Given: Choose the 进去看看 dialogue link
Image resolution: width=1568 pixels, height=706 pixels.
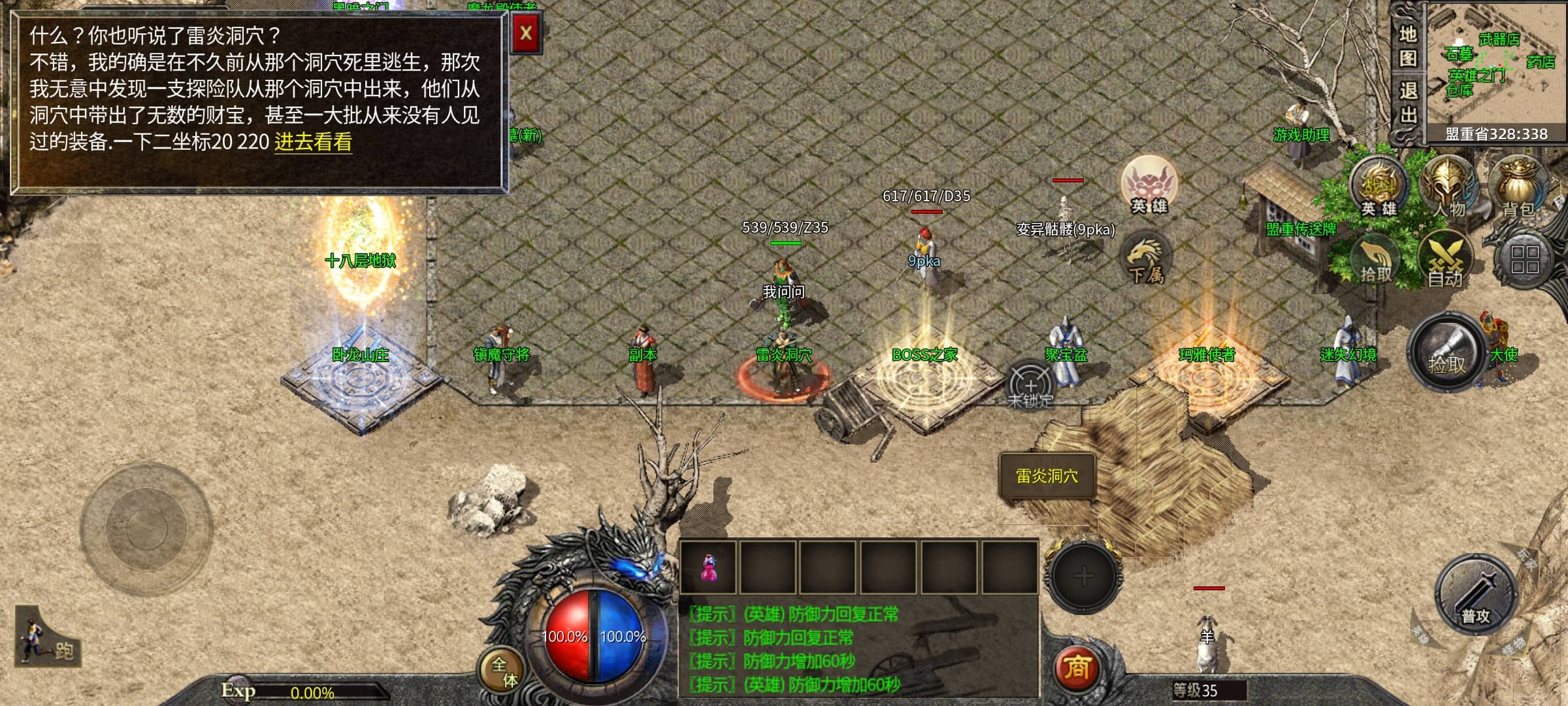Looking at the screenshot, I should point(313,142).
